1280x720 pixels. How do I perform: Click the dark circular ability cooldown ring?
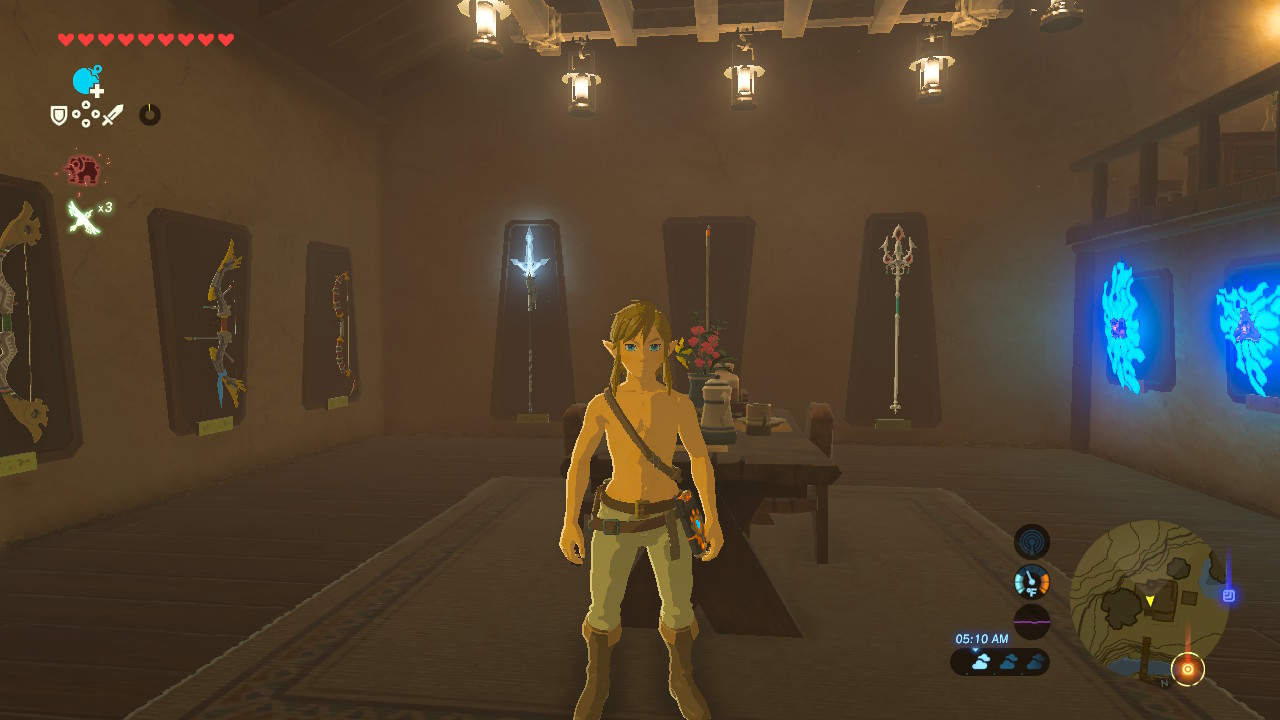coord(149,115)
